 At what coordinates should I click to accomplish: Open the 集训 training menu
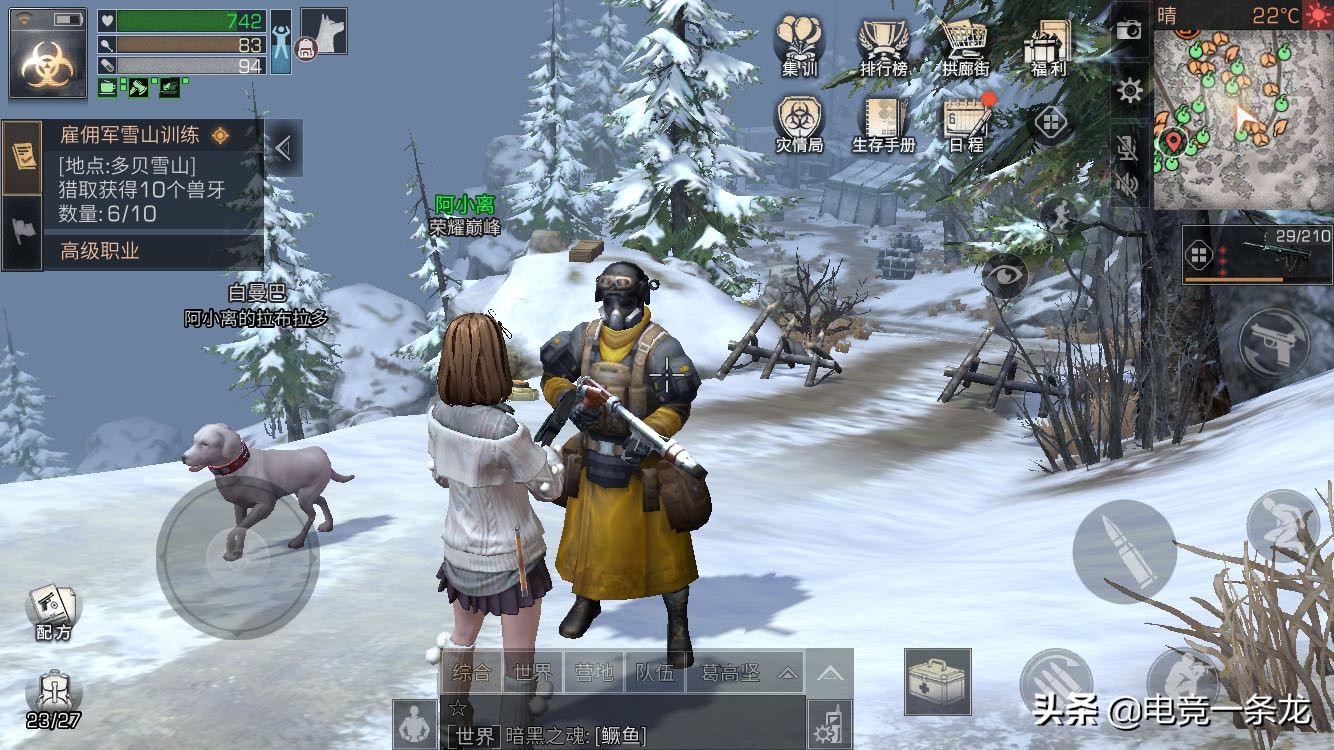(799, 45)
